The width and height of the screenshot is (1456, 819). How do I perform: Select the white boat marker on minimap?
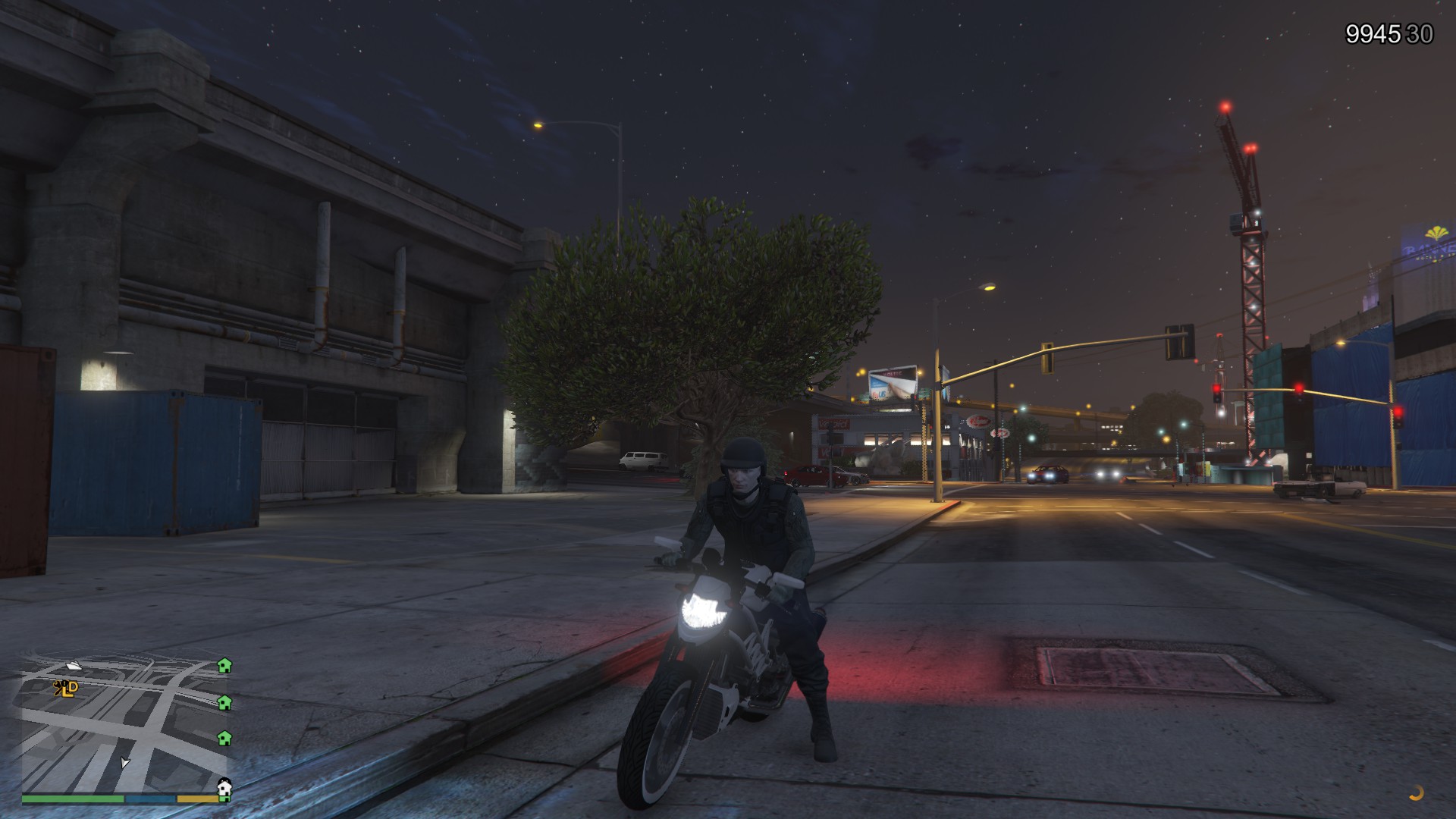point(74,666)
